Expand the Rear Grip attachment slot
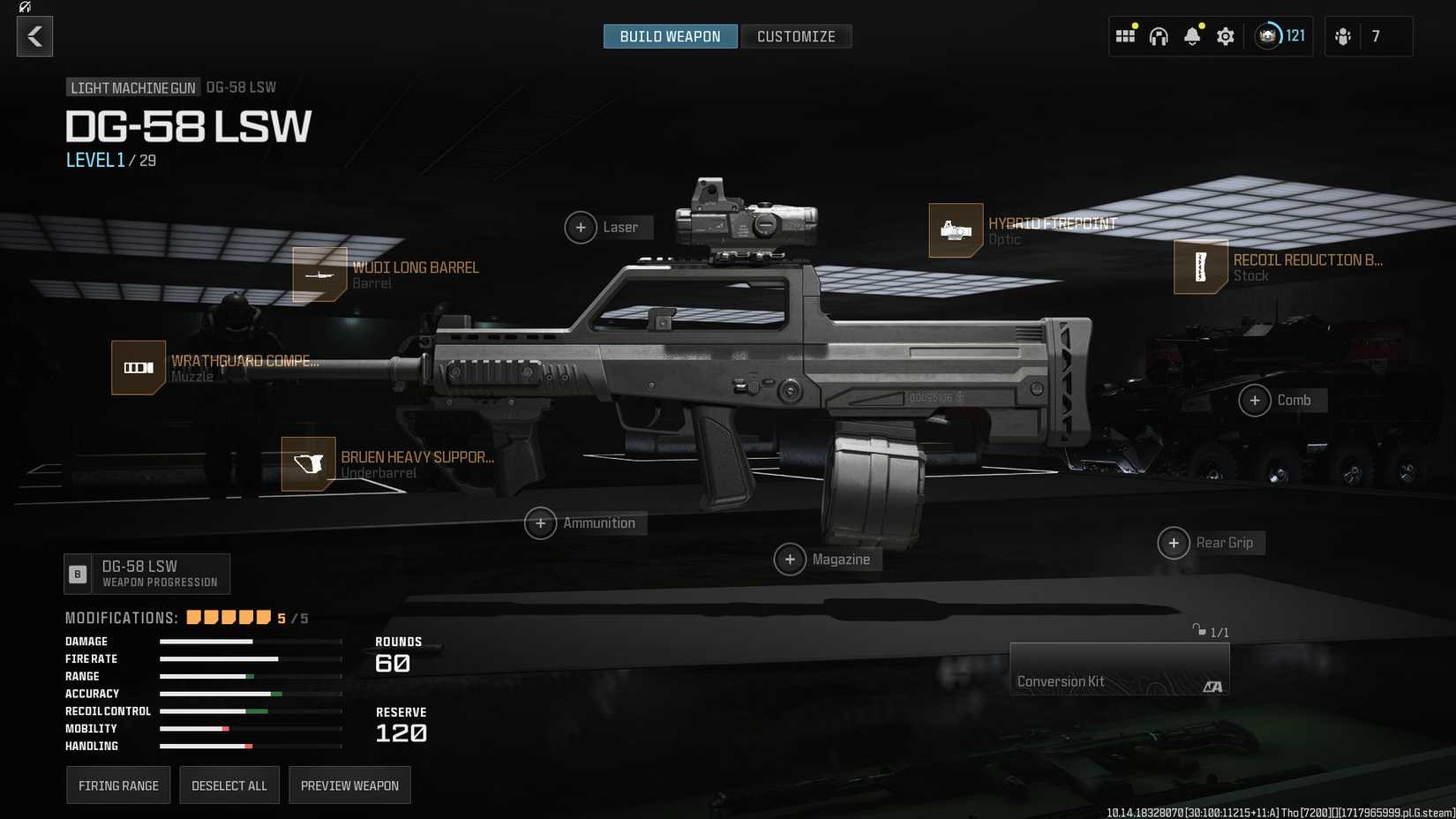Viewport: 1456px width, 819px height. coord(1175,543)
